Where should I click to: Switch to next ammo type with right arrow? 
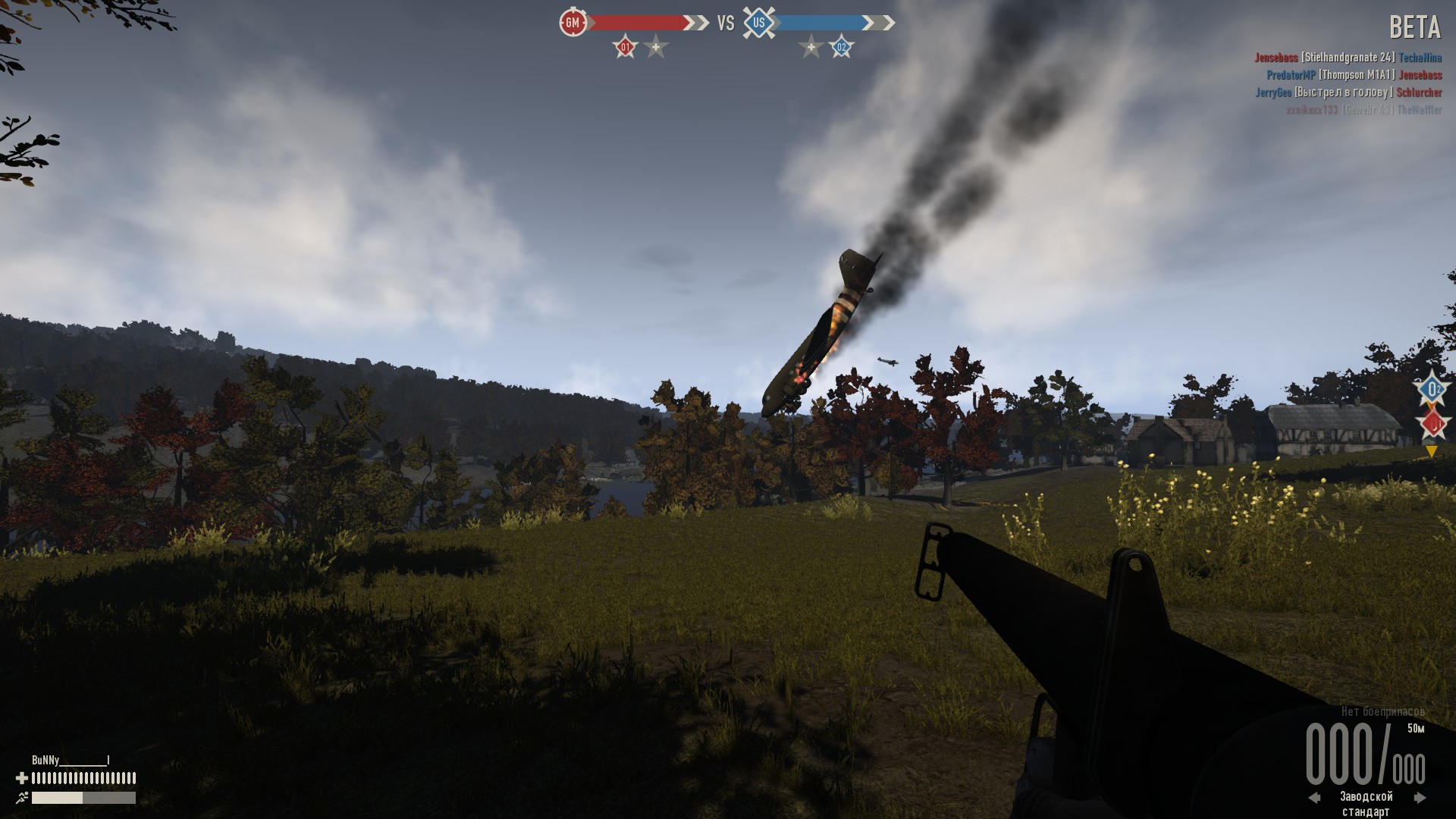(1420, 797)
